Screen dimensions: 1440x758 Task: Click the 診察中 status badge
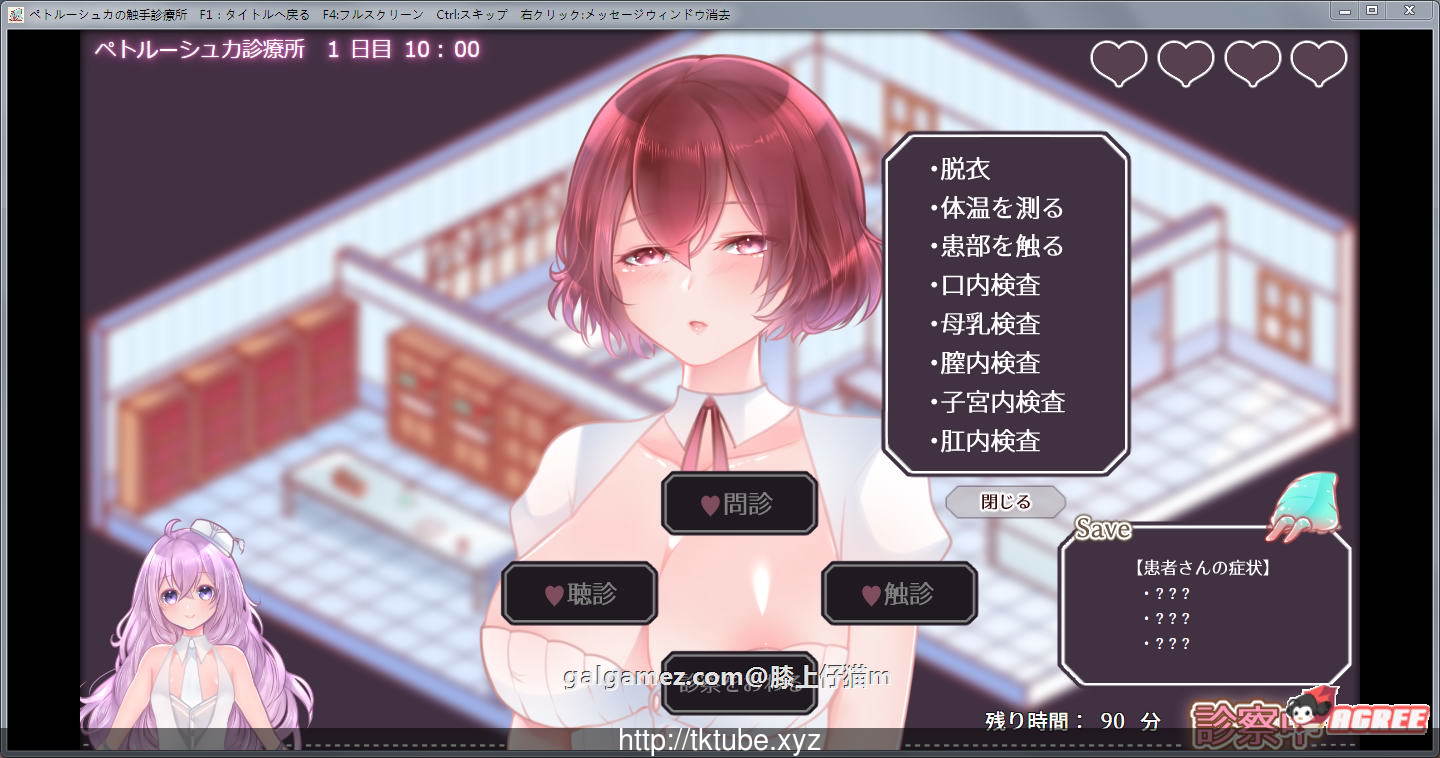pos(1237,715)
